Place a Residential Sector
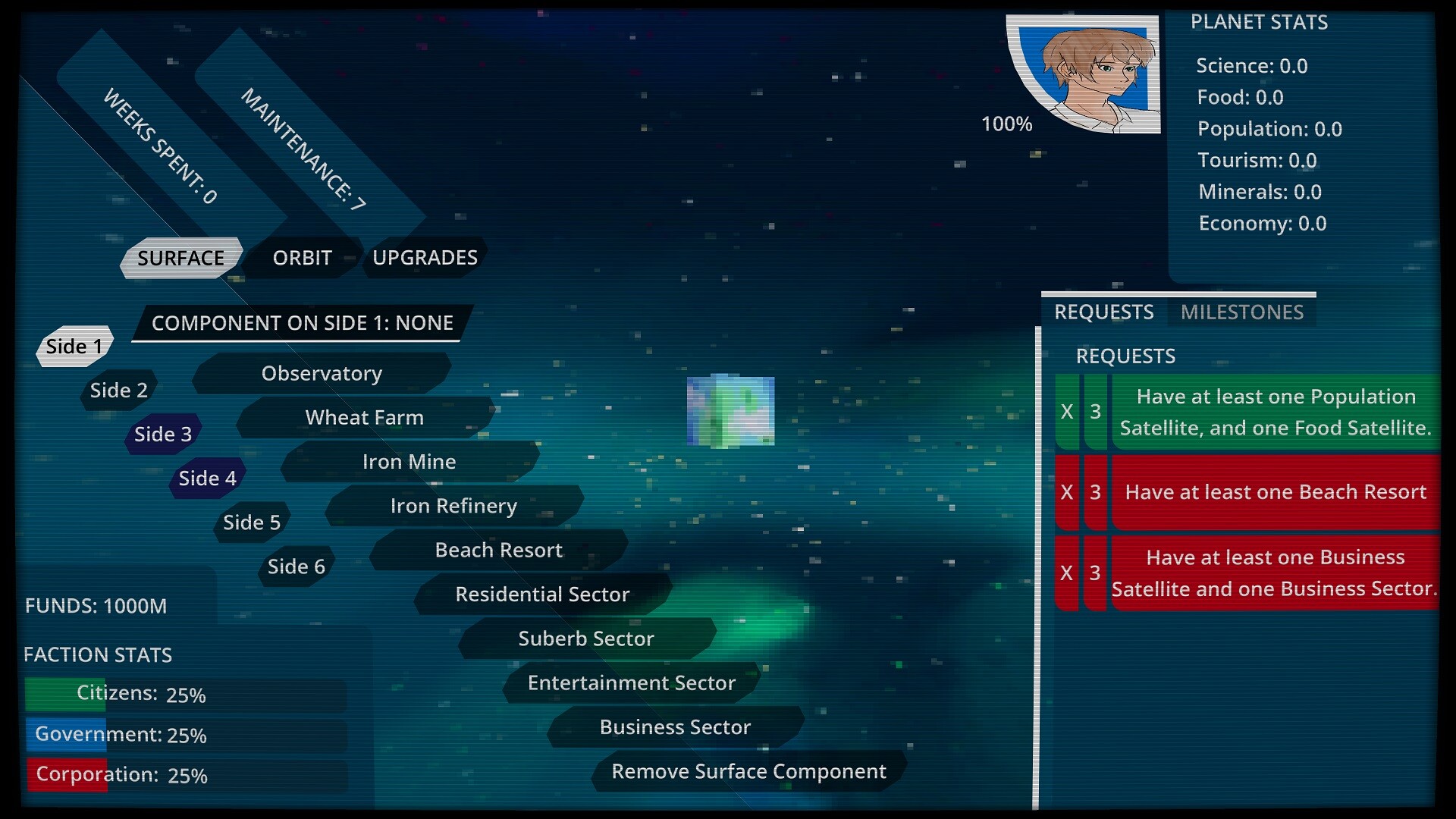 click(542, 595)
